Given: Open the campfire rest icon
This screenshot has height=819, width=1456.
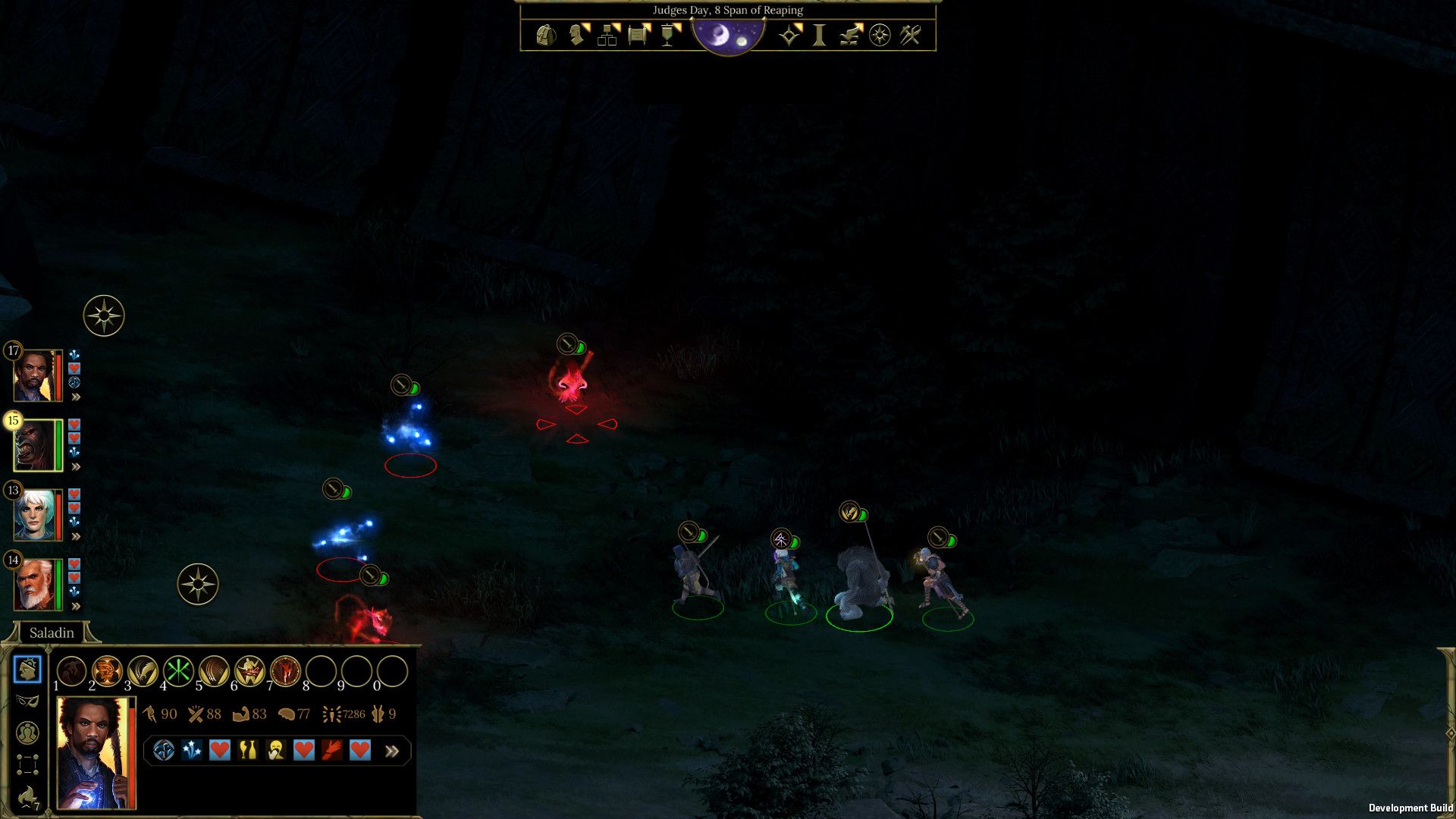Looking at the screenshot, I should point(850,35).
